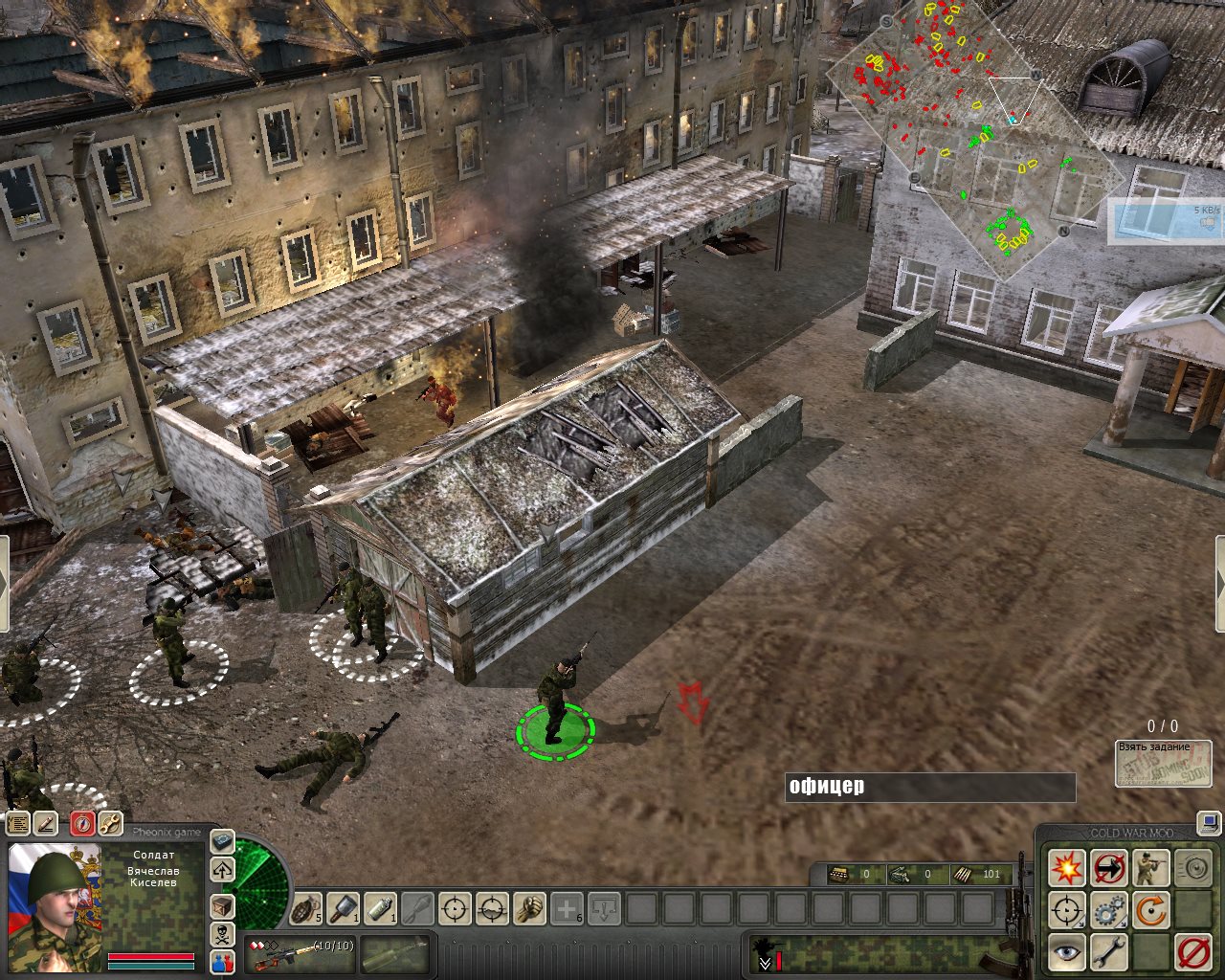The image size is (1225, 980).
Task: Toggle the no-movement hold position order
Action: tap(1109, 869)
